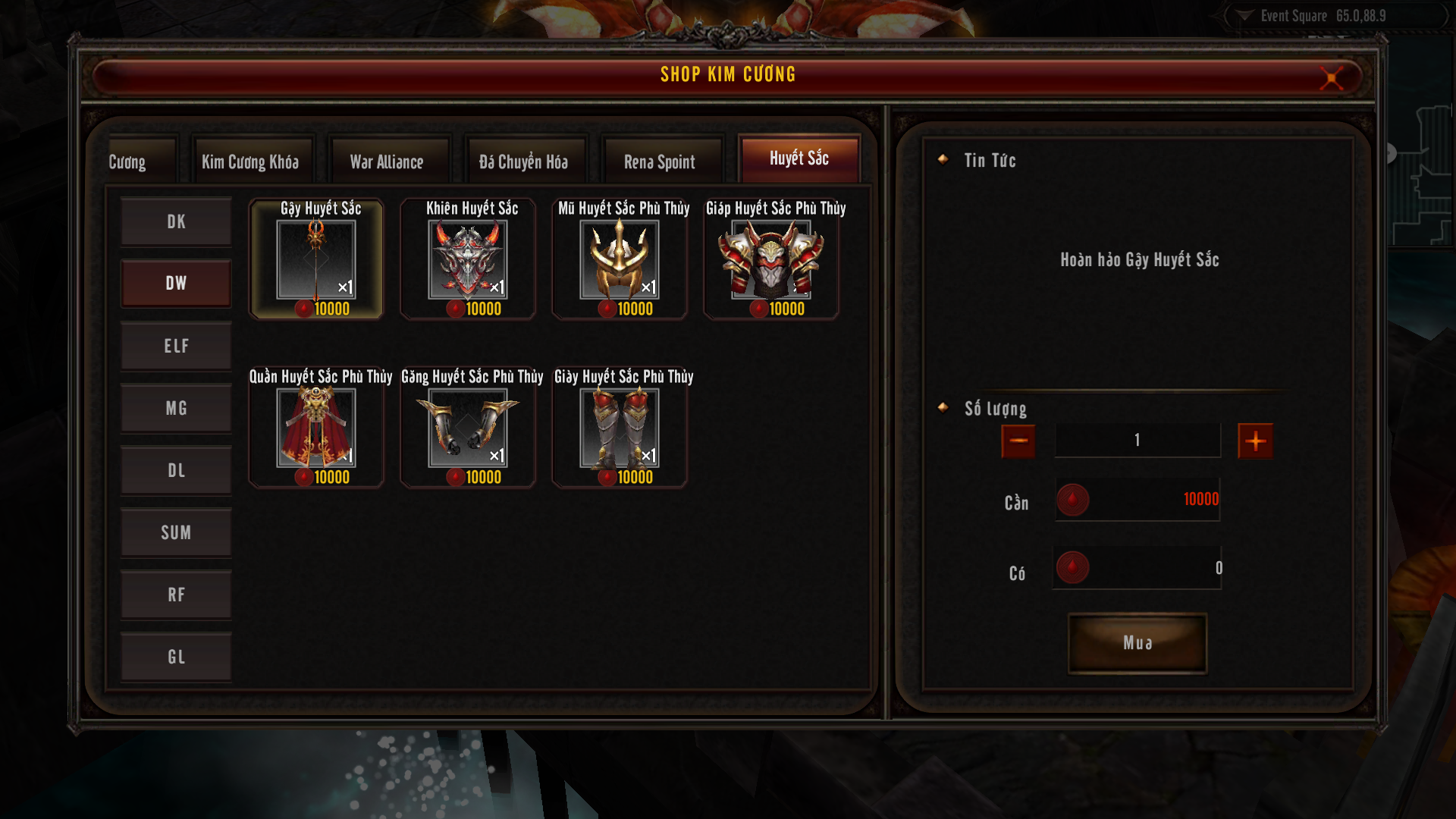Choose the DK class filter
The height and width of the screenshot is (819, 1456).
pyautogui.click(x=176, y=221)
